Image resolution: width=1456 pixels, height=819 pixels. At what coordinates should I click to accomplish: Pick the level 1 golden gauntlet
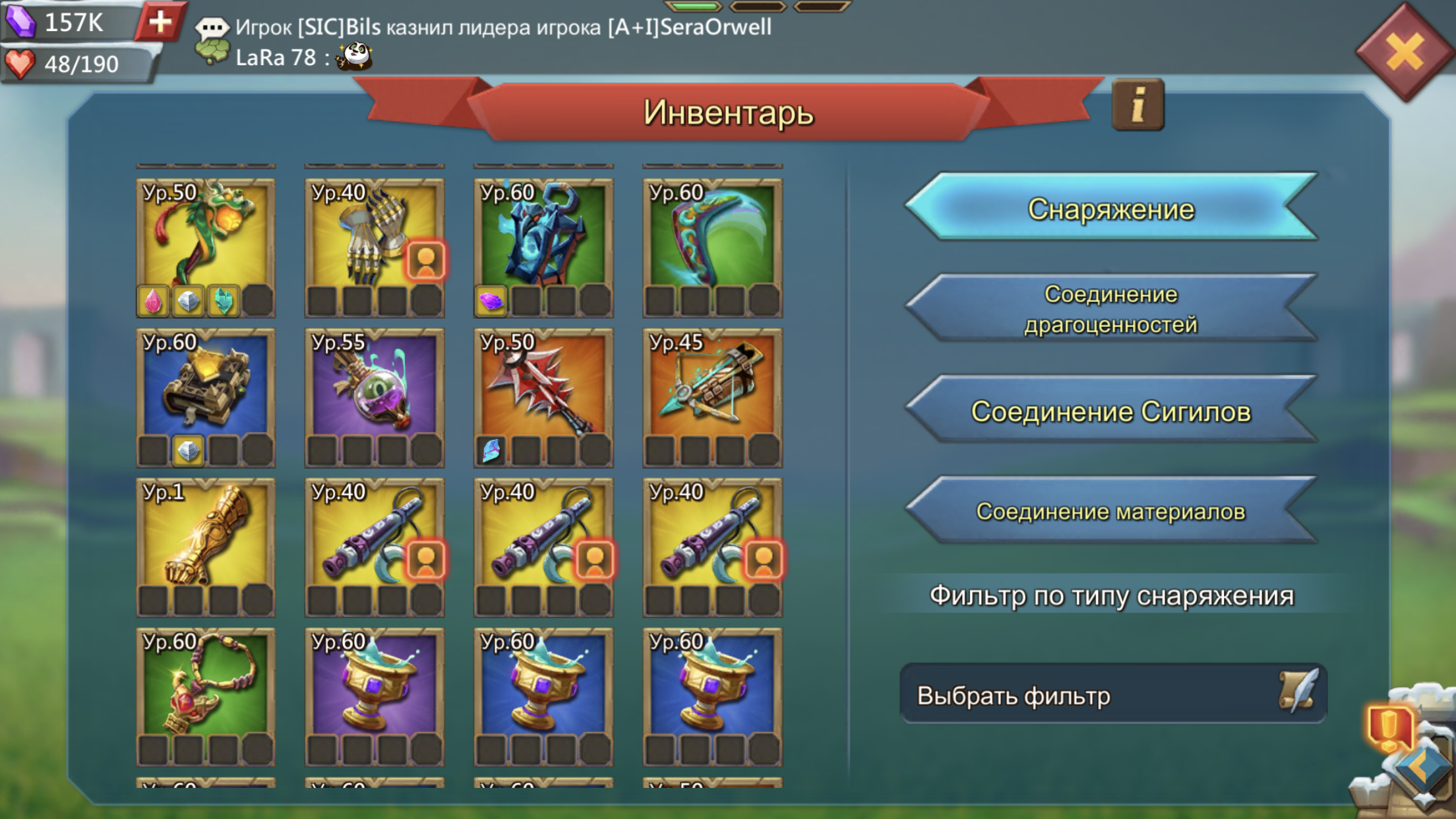pos(206,537)
